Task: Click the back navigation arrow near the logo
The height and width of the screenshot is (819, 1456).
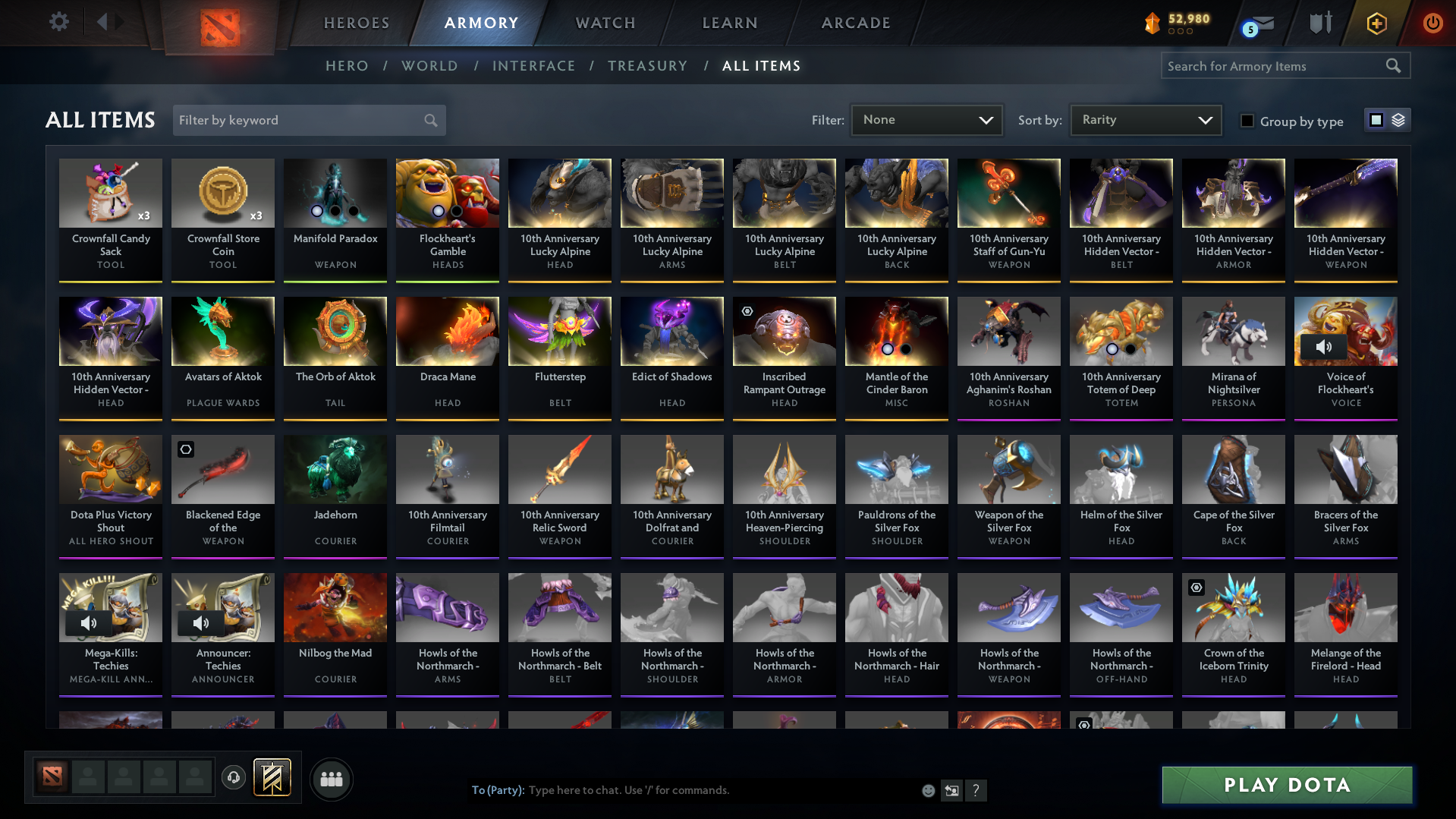Action: (x=105, y=22)
